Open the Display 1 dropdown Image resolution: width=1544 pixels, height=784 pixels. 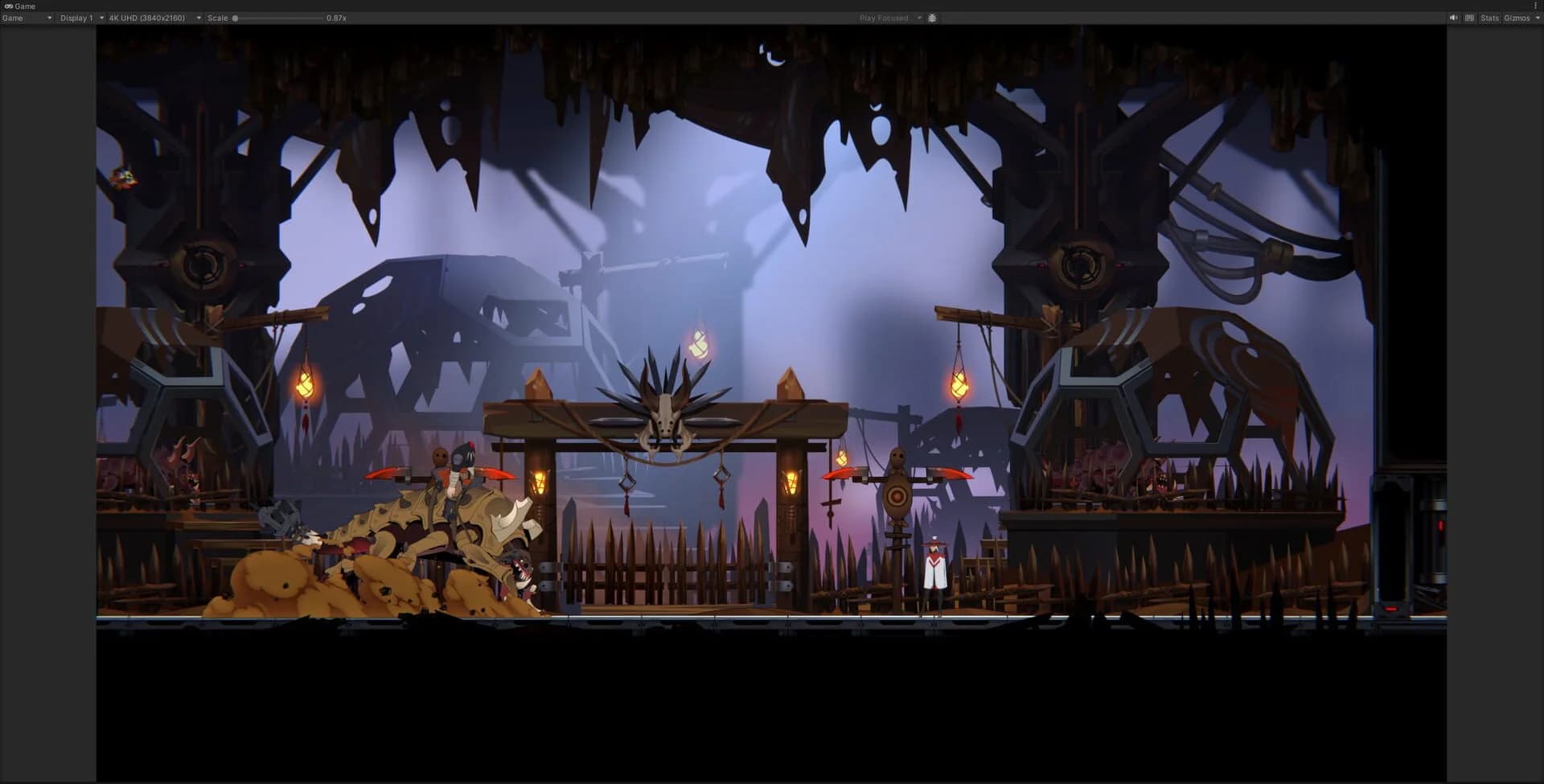[80, 18]
